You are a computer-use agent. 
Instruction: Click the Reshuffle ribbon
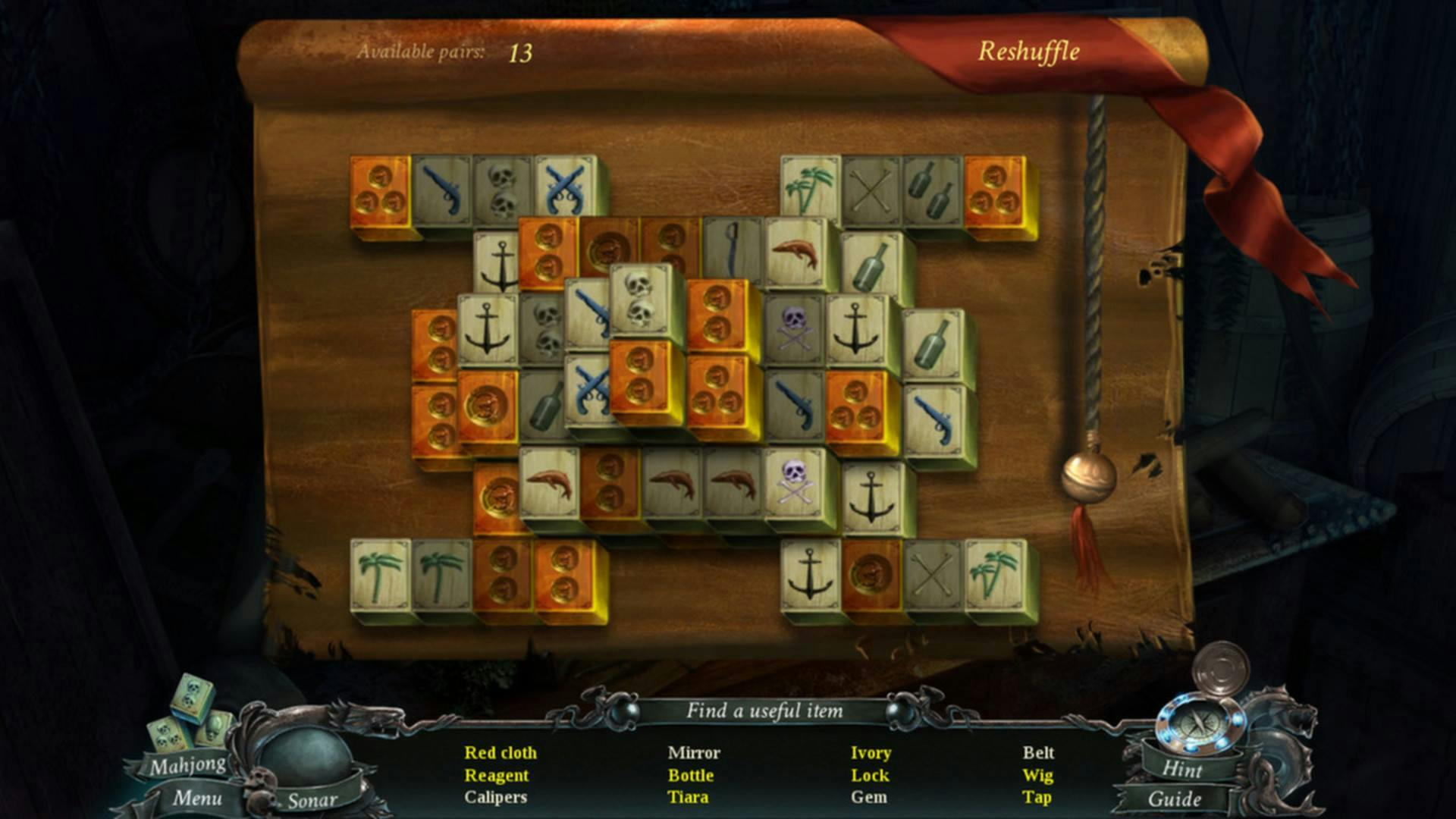click(x=1031, y=52)
